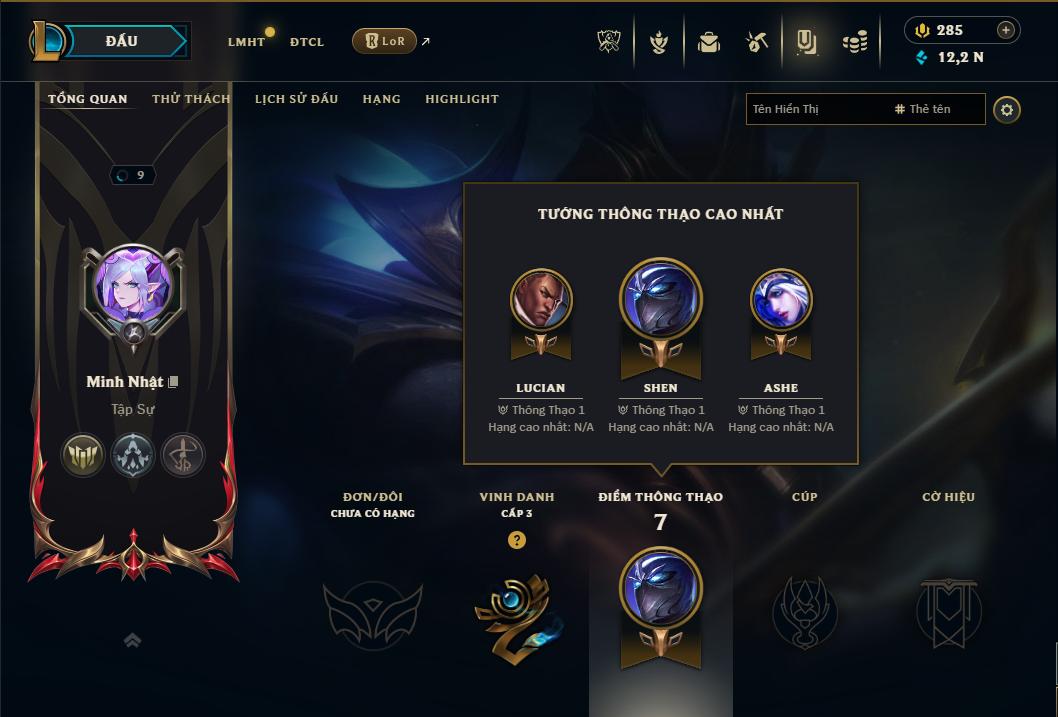Switch to the THỬ THÁCH tab
Screen dimensions: 1058x717
click(x=191, y=99)
